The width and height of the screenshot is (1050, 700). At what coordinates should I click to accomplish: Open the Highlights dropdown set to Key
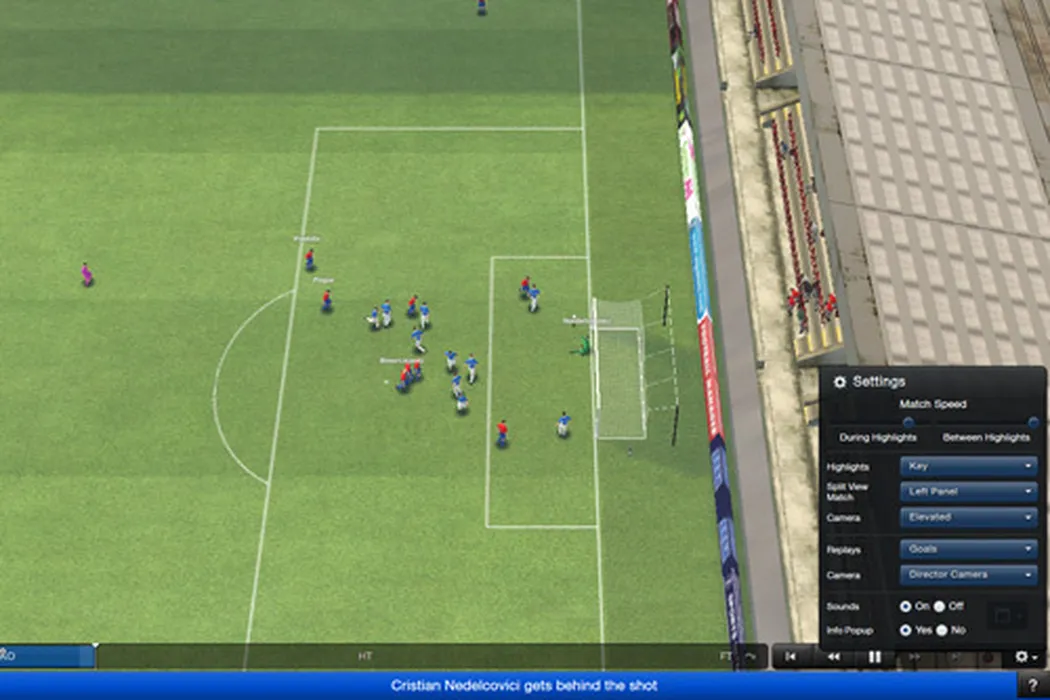coord(968,466)
